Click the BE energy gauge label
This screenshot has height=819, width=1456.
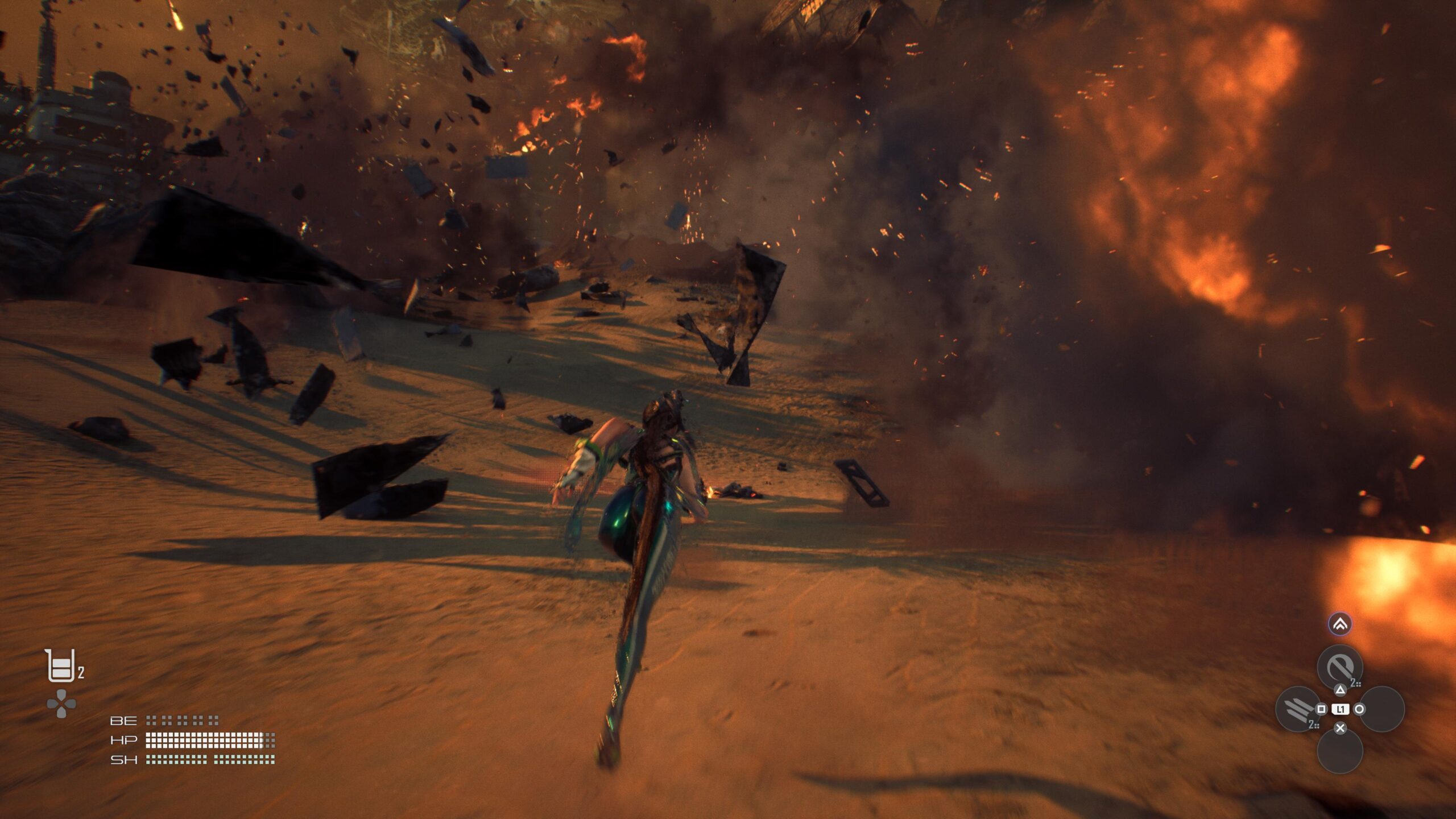[124, 722]
